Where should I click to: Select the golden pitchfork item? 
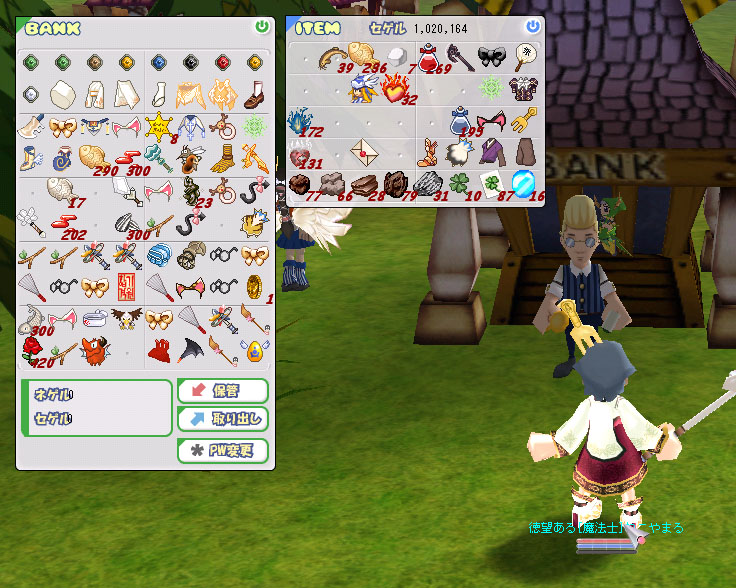click(524, 121)
